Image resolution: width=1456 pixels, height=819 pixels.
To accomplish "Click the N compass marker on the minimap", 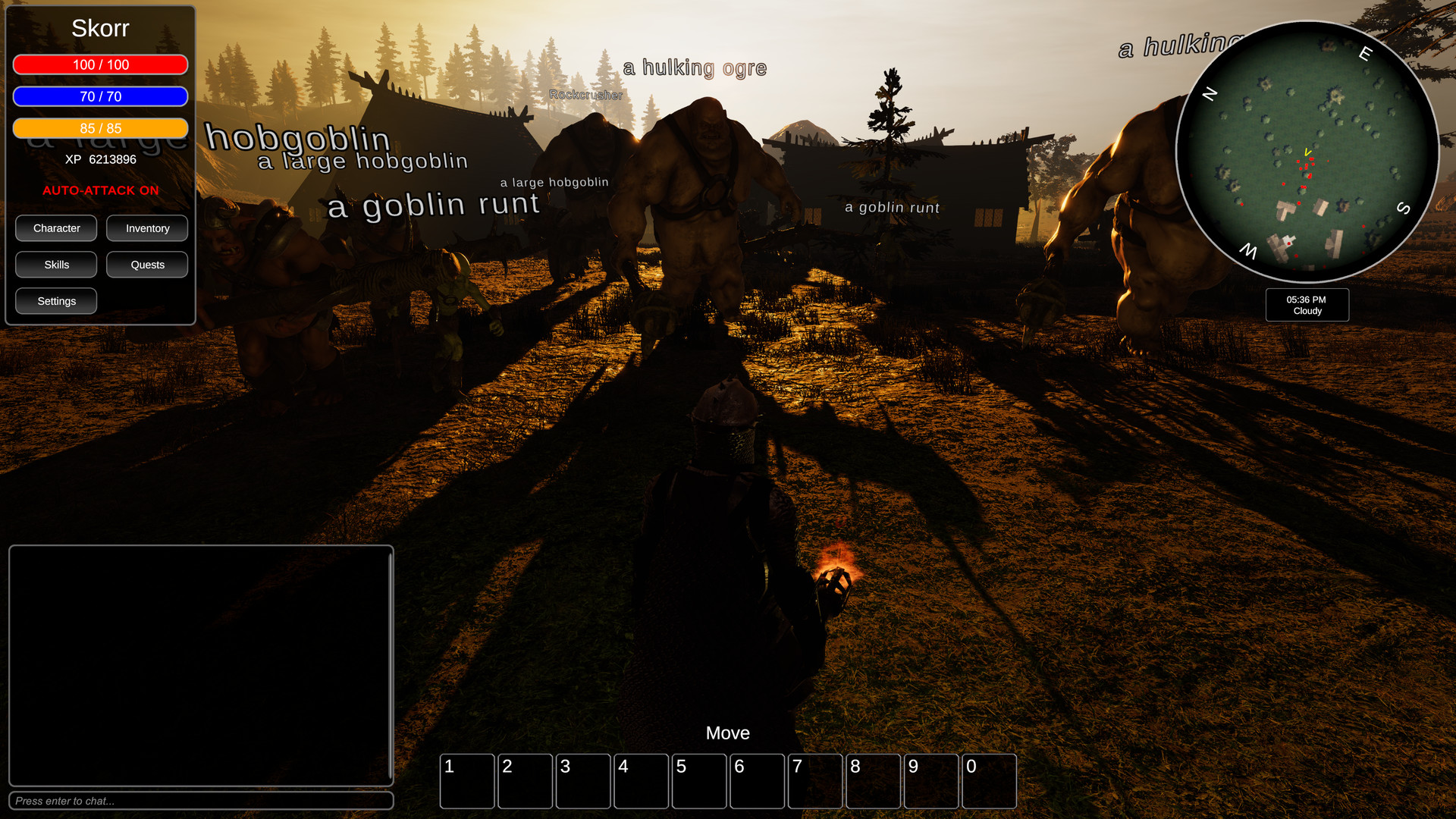I will 1208,96.
